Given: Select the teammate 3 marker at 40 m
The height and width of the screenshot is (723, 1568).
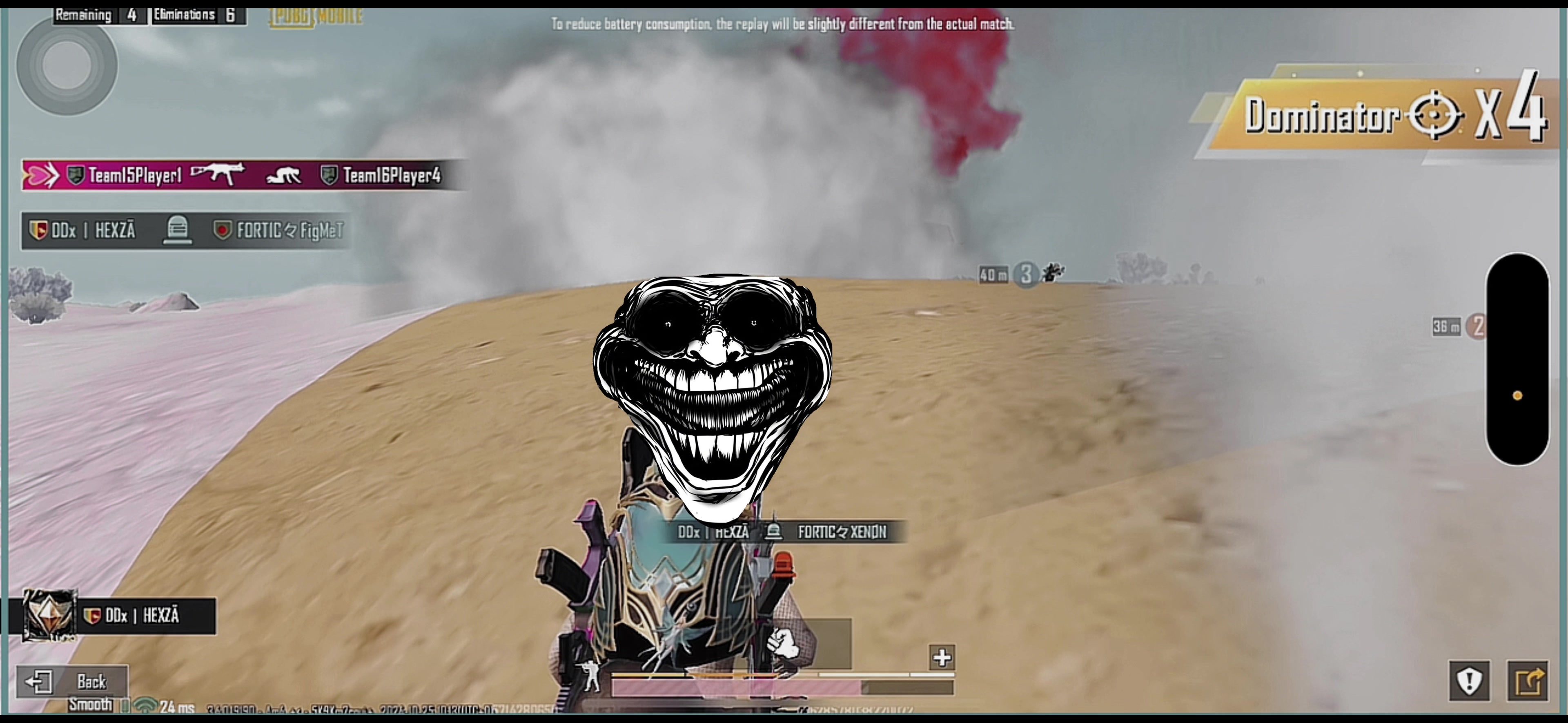Looking at the screenshot, I should point(1026,275).
